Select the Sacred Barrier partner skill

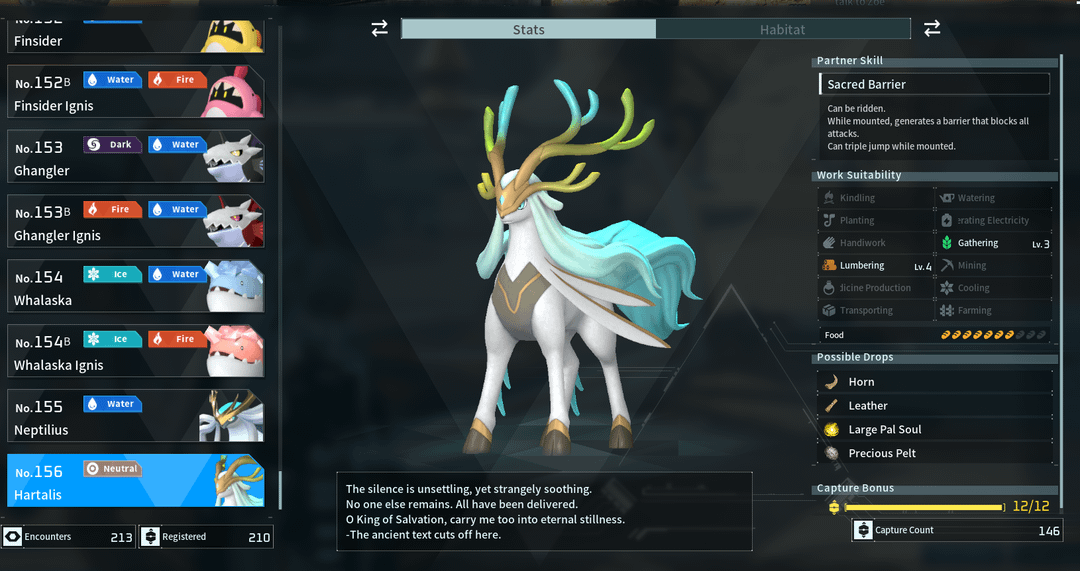(934, 84)
